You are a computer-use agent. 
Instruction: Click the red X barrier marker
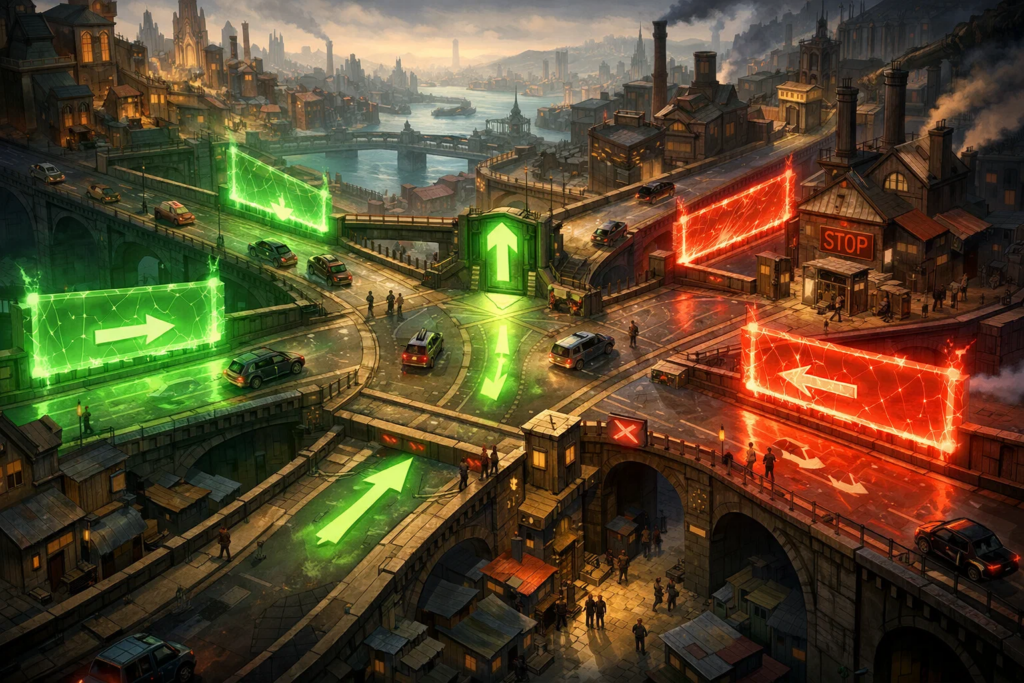[626, 431]
